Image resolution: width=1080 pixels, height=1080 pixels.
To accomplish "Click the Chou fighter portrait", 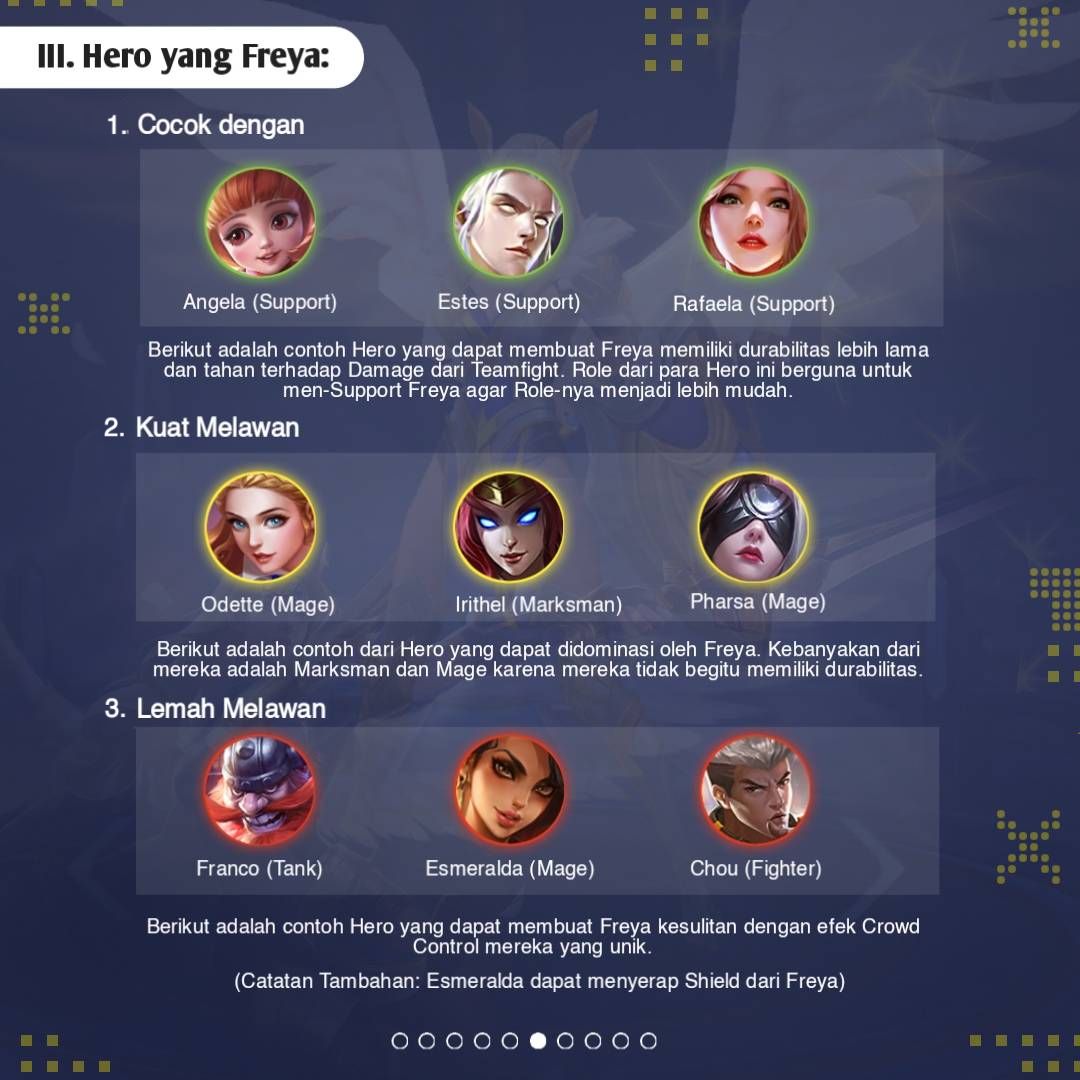I will [x=755, y=790].
